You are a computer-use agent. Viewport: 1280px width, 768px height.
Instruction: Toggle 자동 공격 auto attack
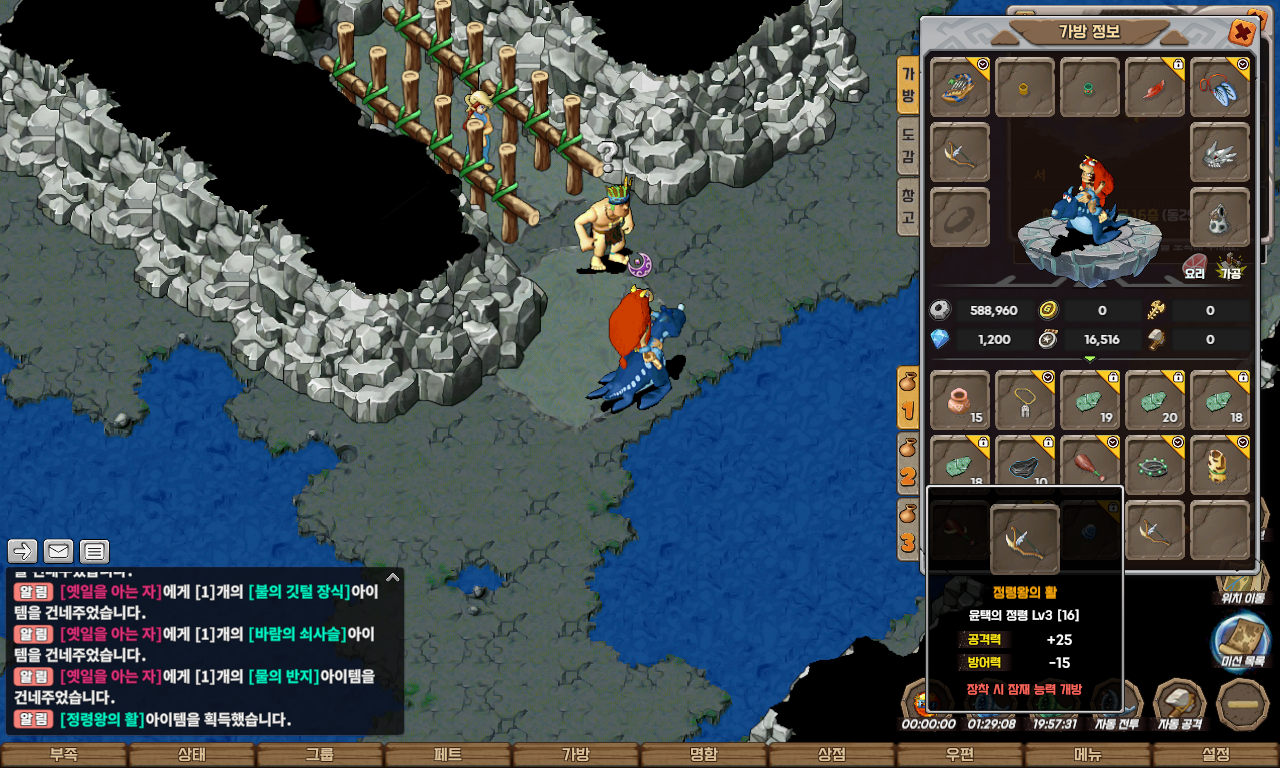point(1180,705)
